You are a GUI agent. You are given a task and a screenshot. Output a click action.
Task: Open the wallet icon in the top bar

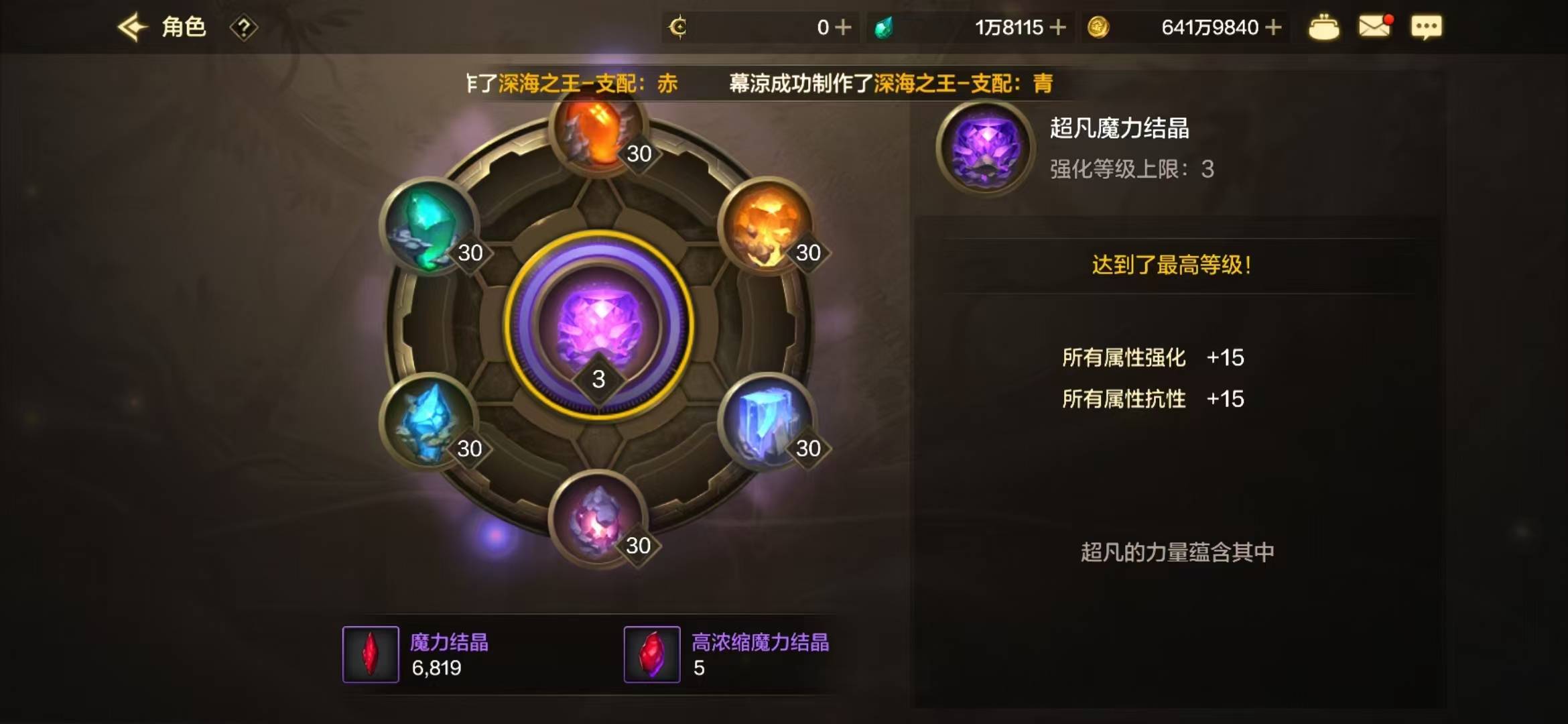tap(1325, 26)
